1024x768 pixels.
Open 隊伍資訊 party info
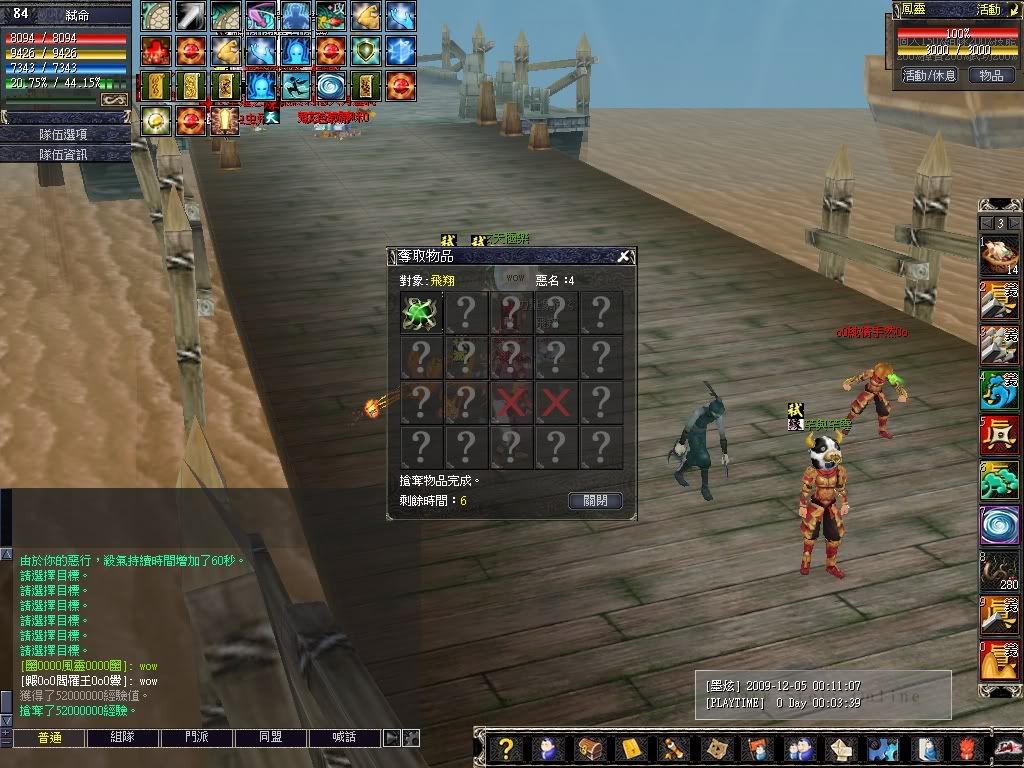click(x=66, y=154)
